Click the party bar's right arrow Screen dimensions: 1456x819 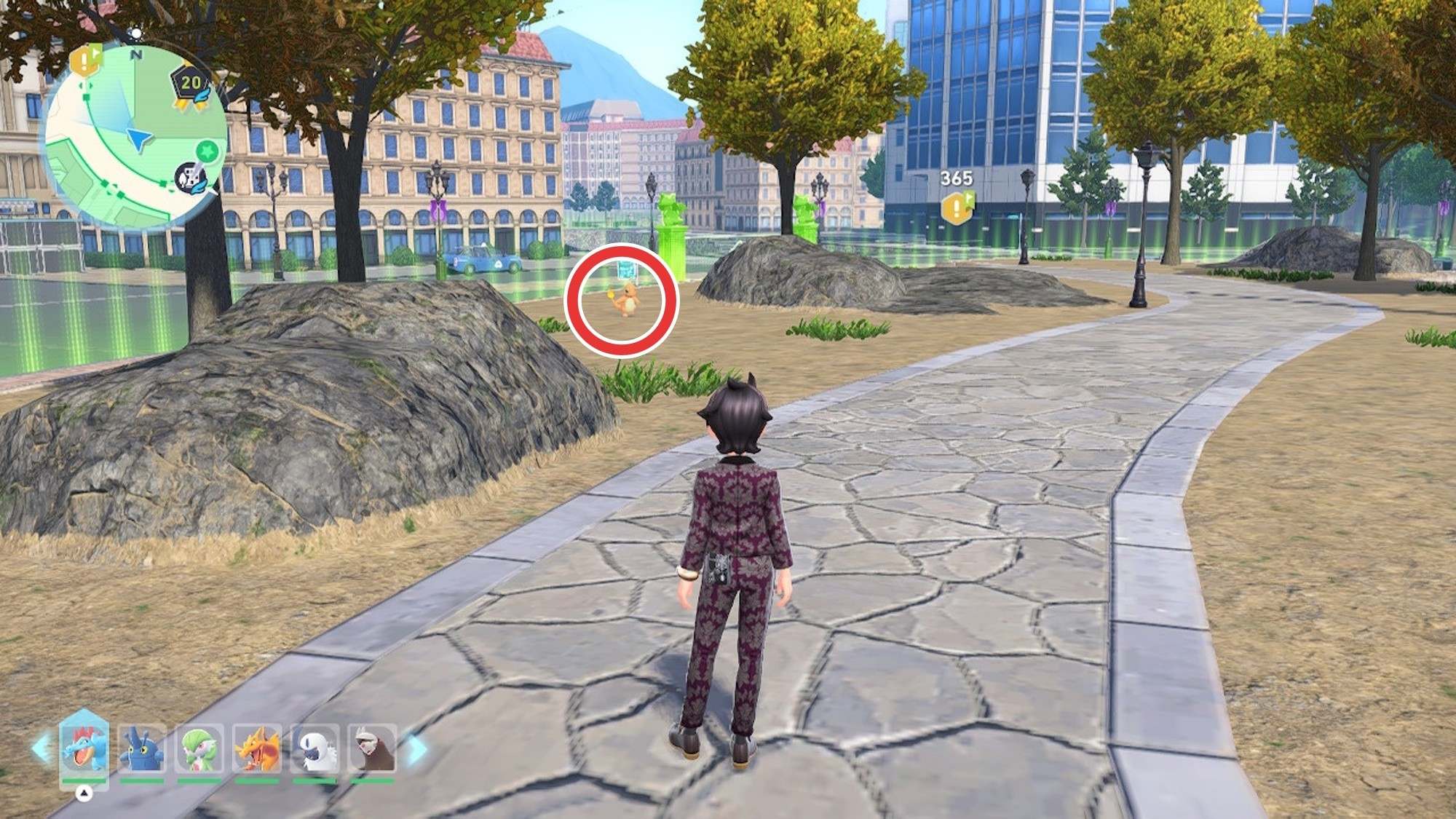pos(416,749)
